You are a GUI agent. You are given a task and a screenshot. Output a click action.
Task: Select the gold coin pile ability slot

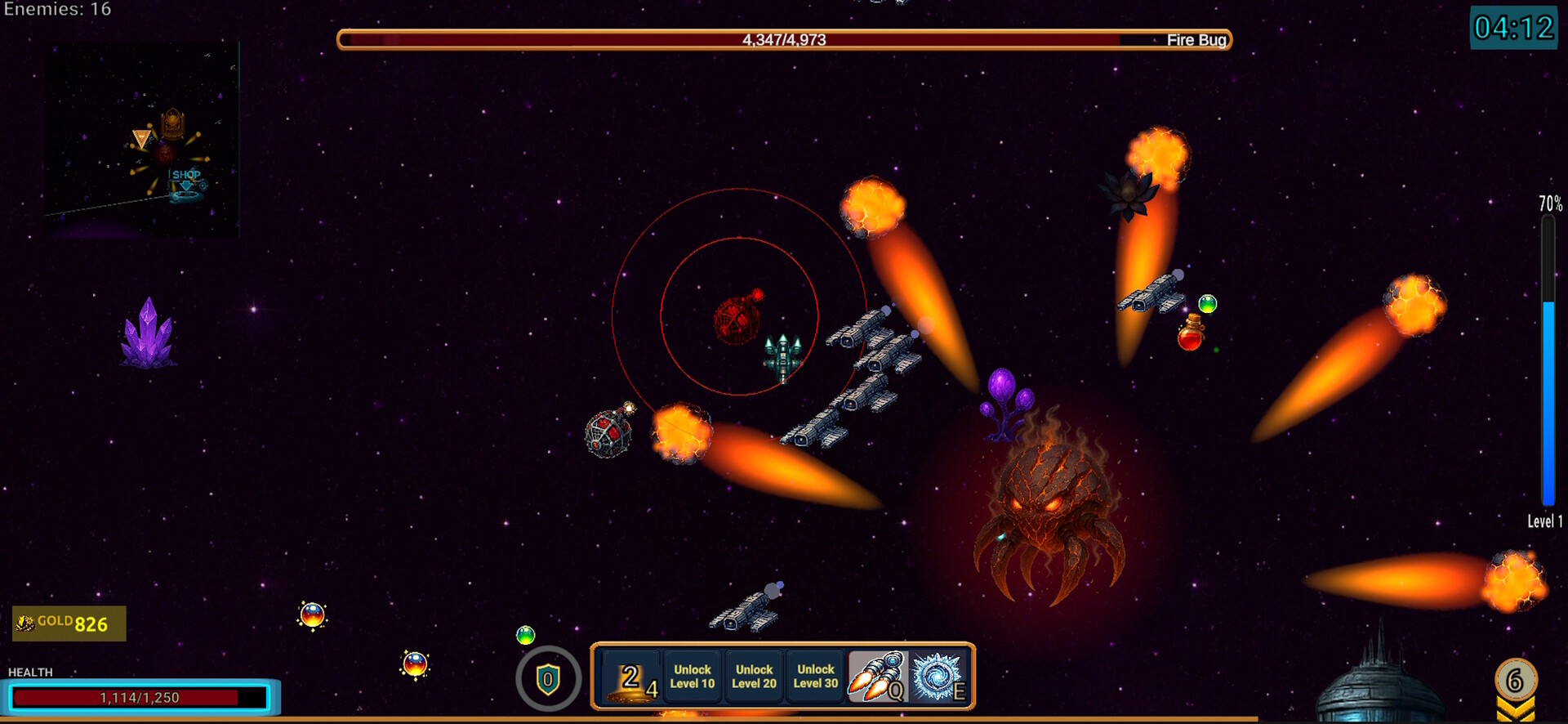[x=633, y=679]
